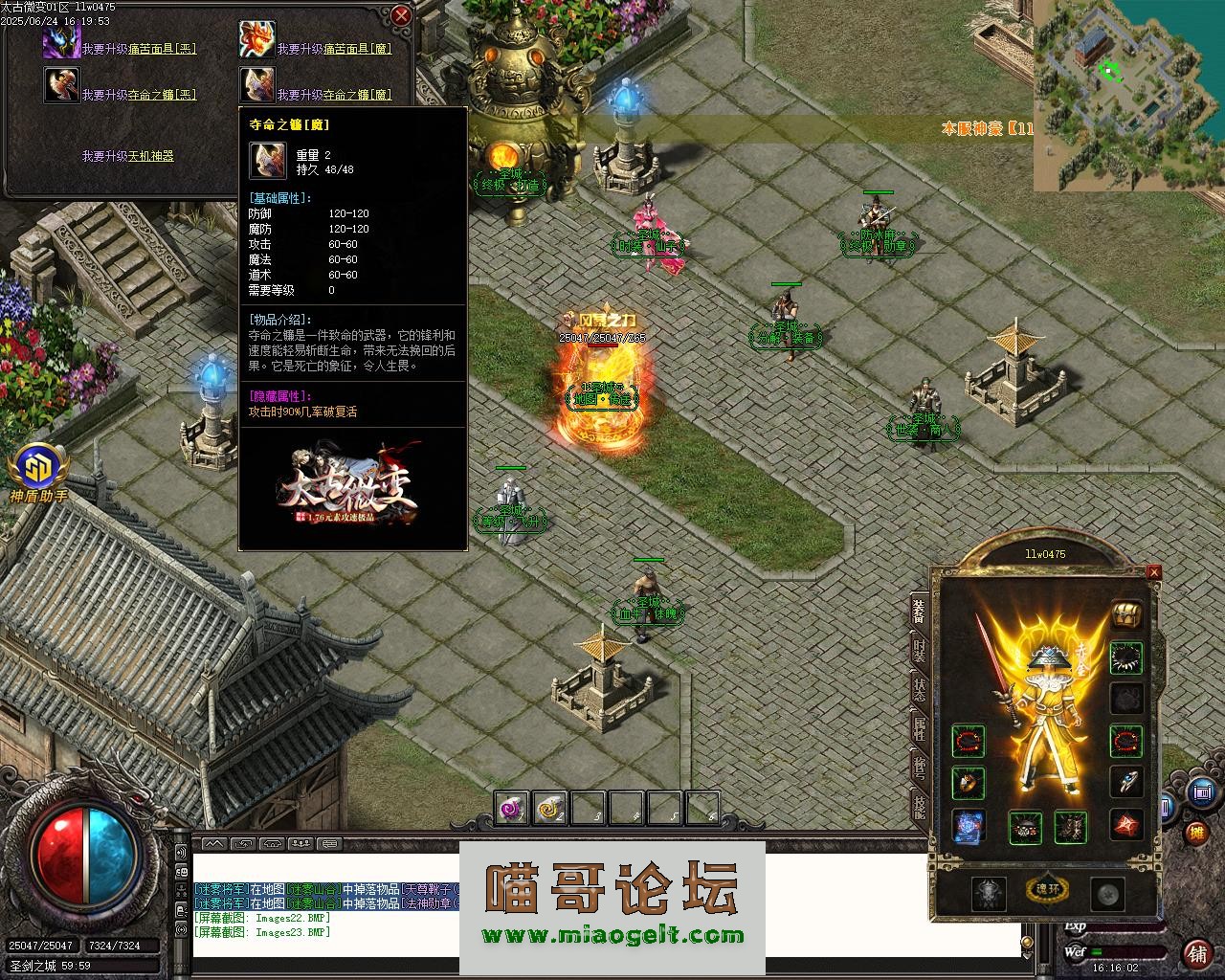Use the purple swirl item in hotbar

512,810
